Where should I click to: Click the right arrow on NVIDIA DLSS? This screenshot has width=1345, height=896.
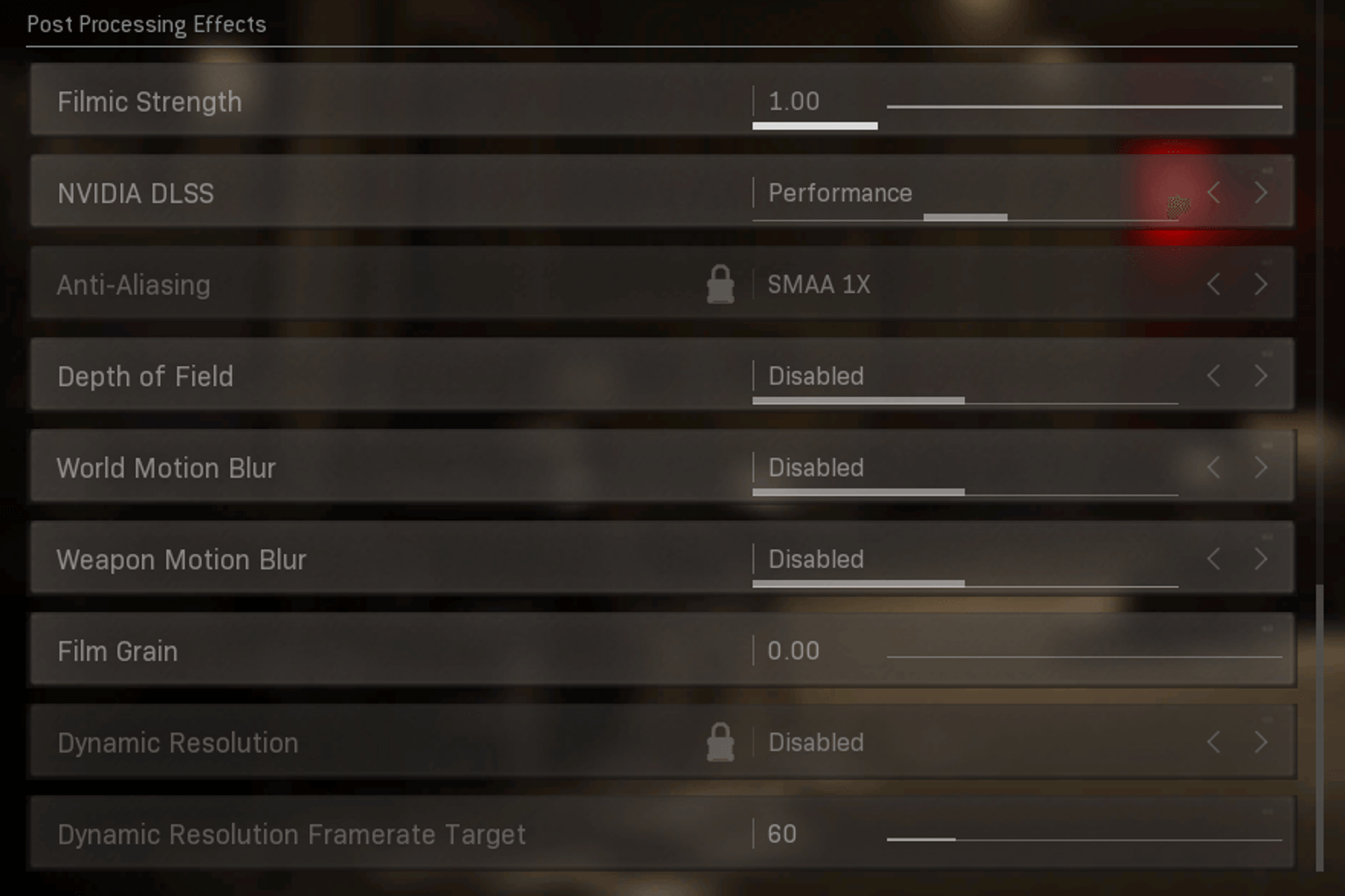pos(1261,193)
